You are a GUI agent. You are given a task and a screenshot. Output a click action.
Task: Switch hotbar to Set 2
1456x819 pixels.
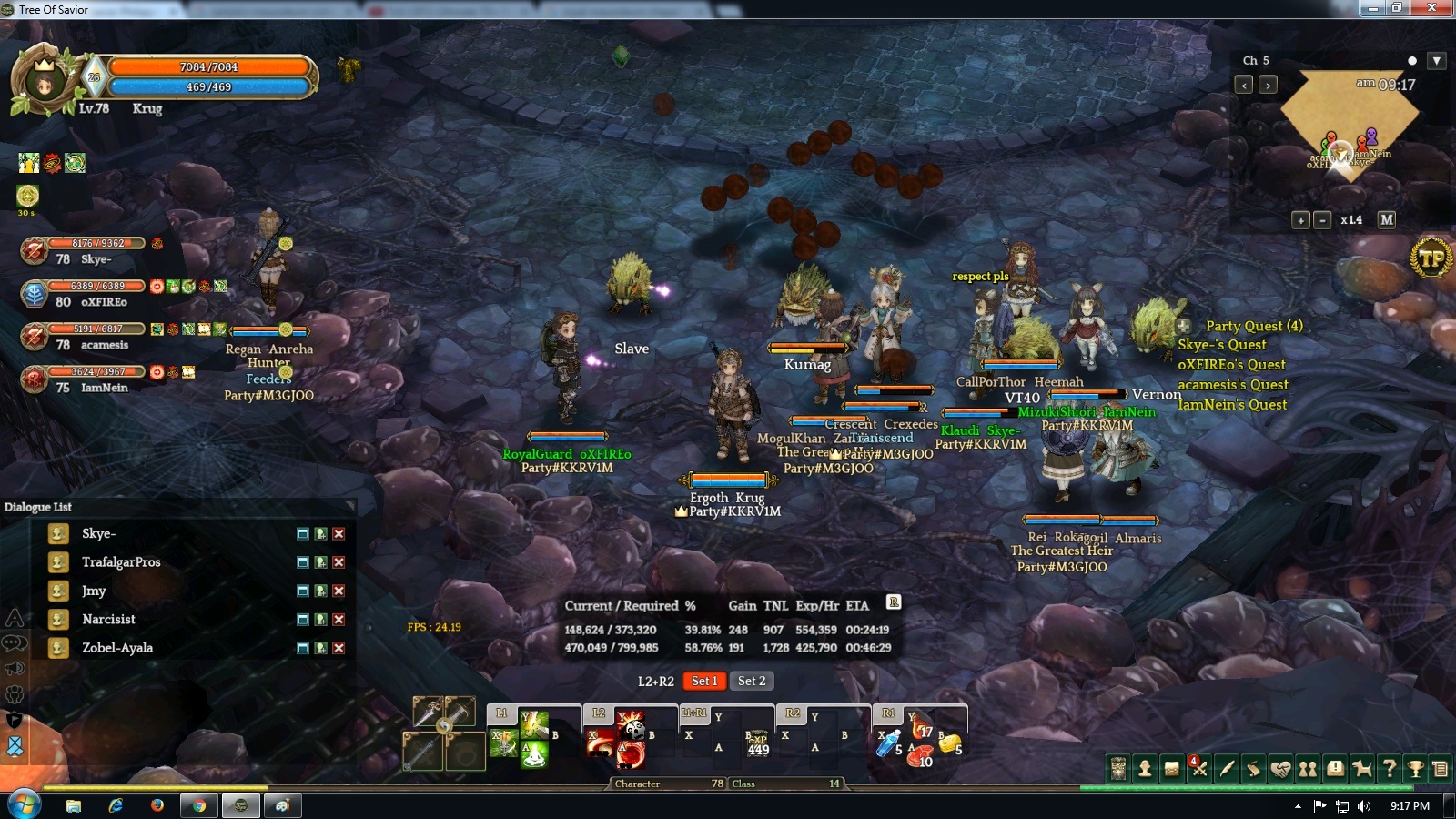coord(752,681)
